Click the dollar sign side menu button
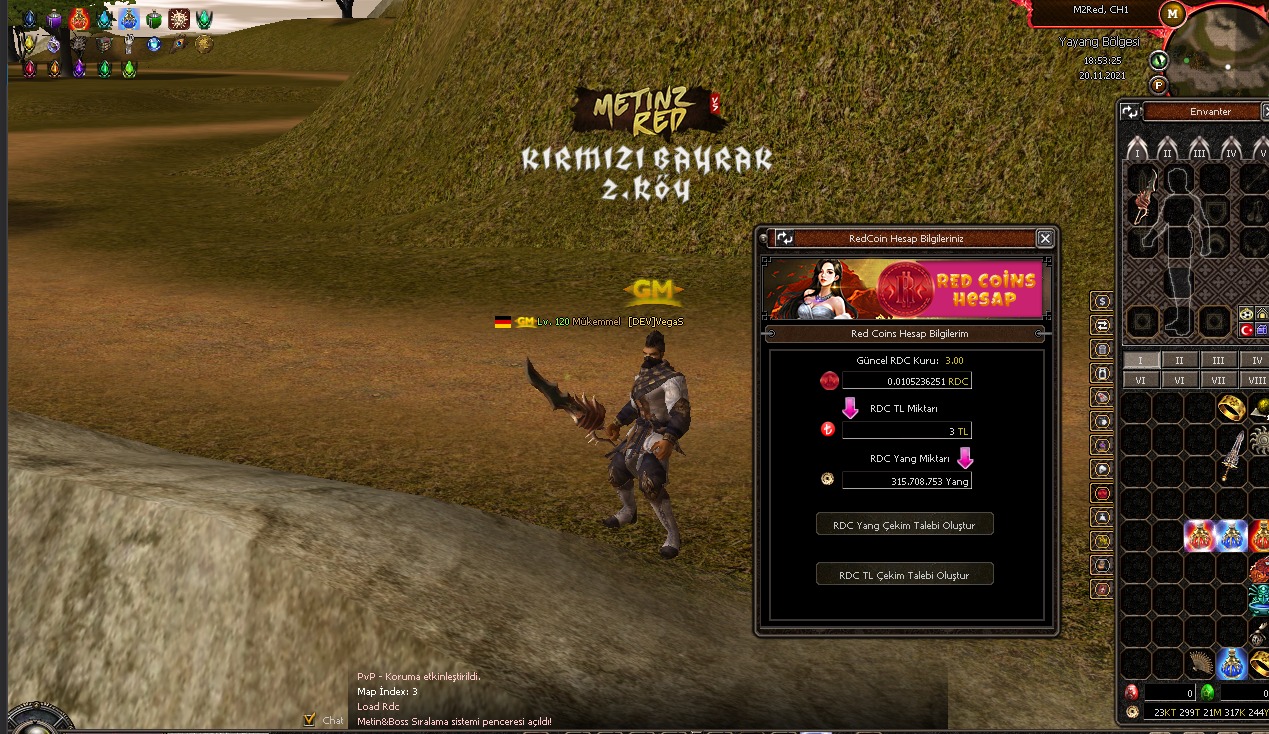The width and height of the screenshot is (1269, 734). 1102,301
